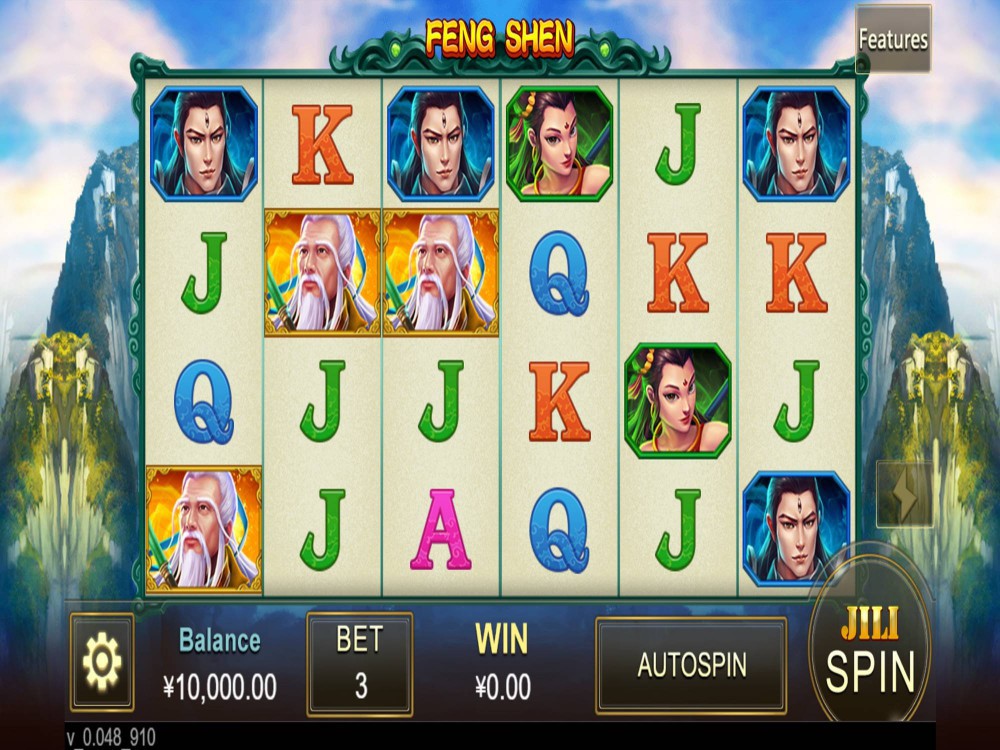1000x750 pixels.
Task: Open the BET amount selector
Action: [359, 664]
